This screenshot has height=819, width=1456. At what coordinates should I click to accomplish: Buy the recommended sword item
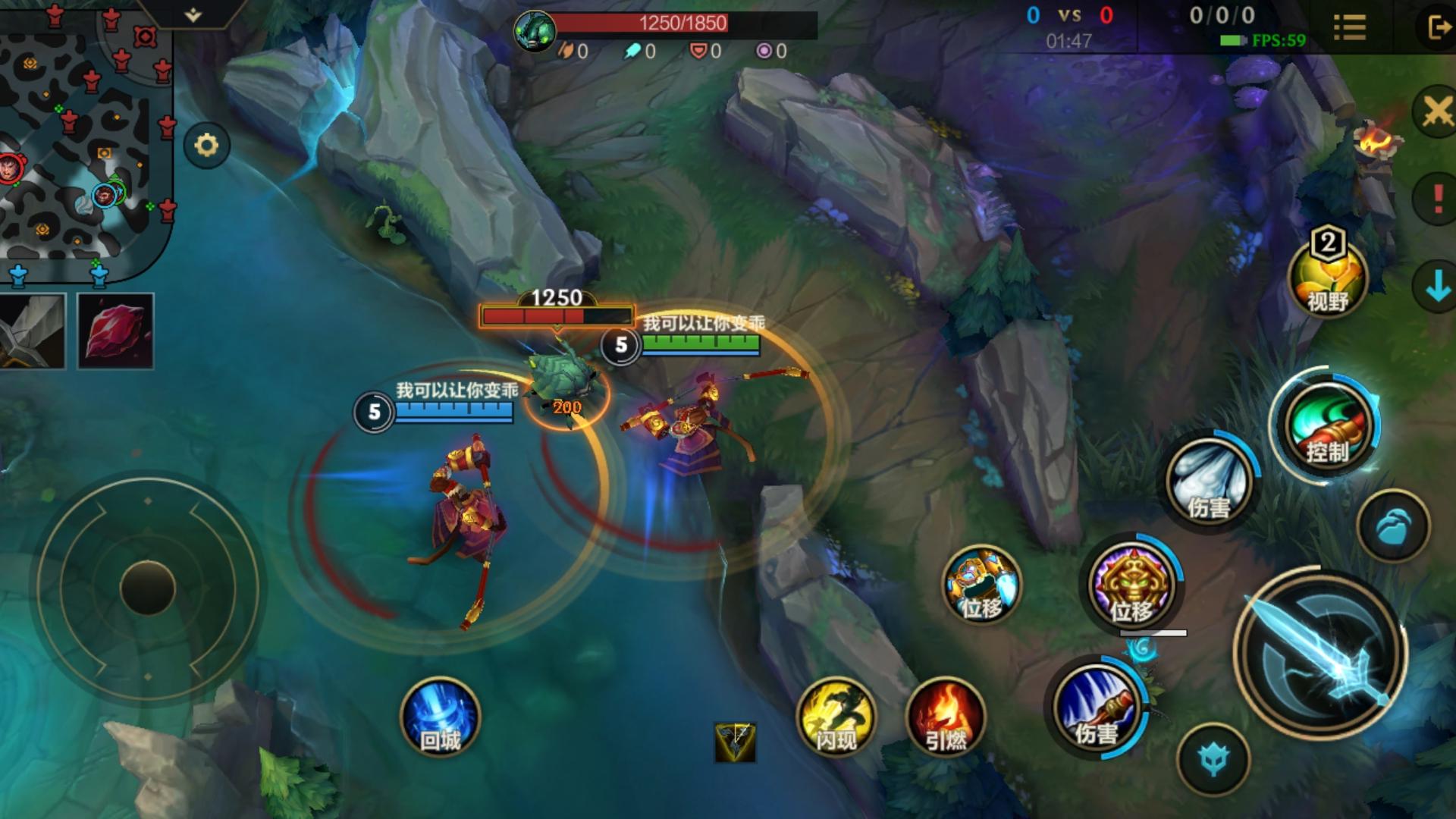(32, 331)
